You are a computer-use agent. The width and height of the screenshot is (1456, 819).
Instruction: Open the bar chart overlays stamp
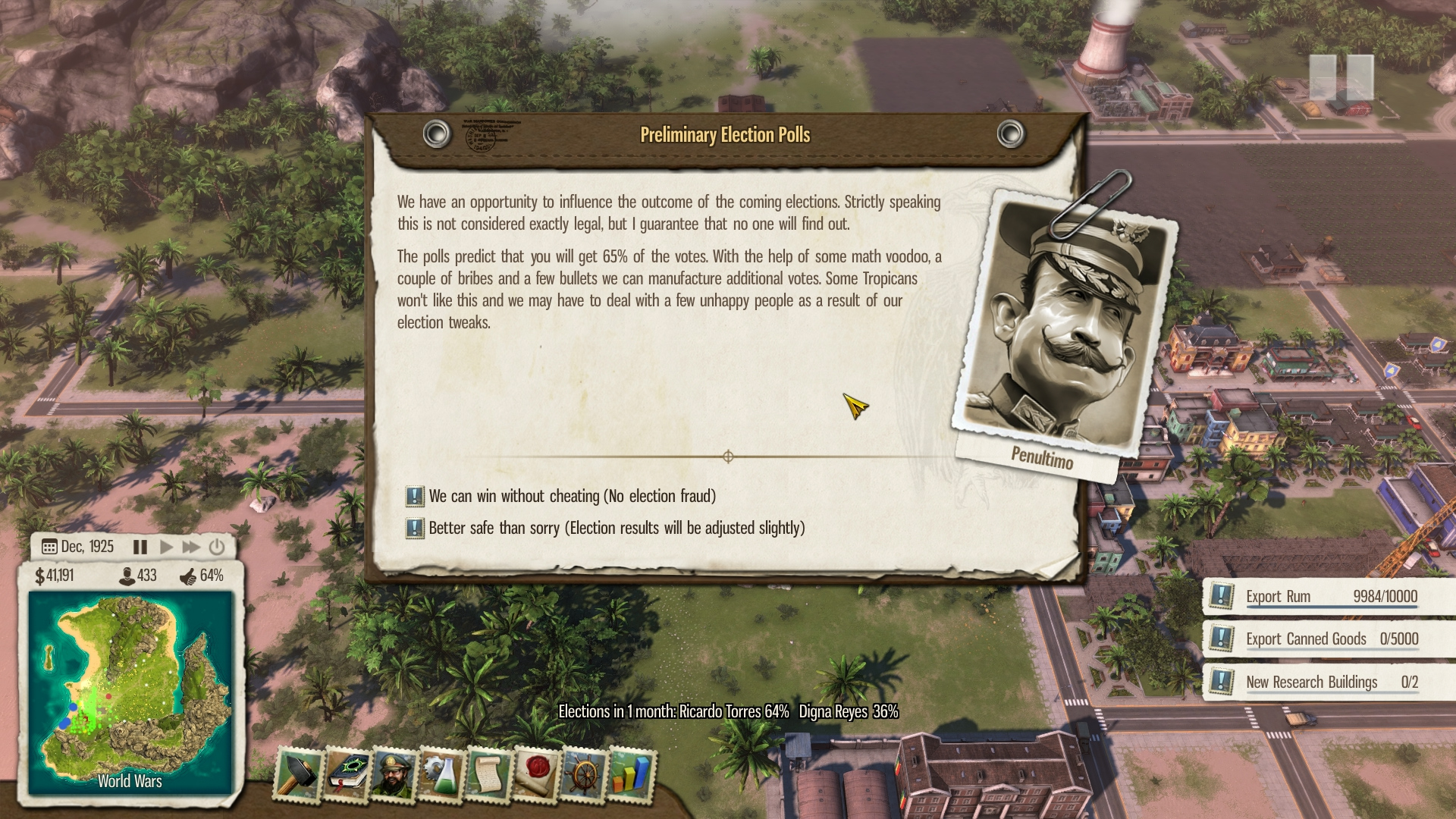(631, 773)
